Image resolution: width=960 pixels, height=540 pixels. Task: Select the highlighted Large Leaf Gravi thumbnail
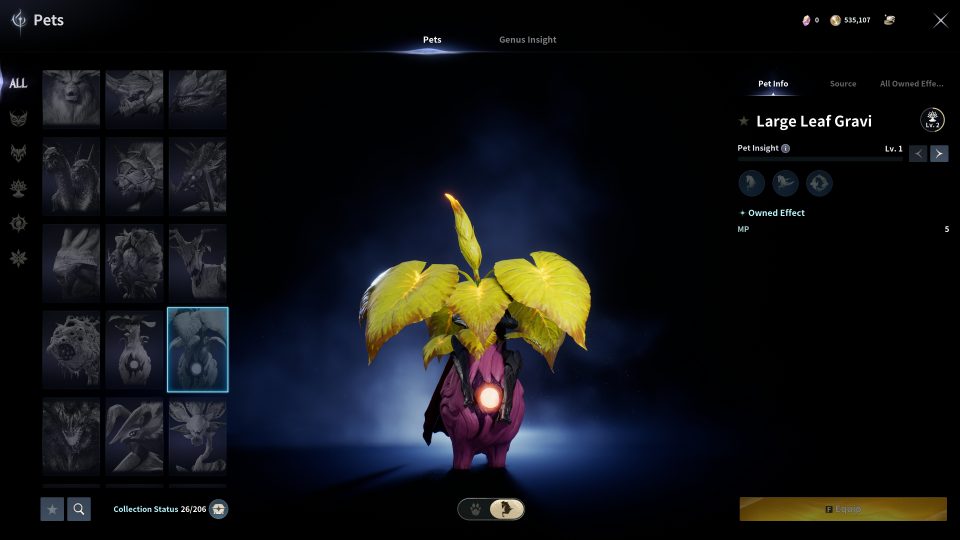coord(197,349)
